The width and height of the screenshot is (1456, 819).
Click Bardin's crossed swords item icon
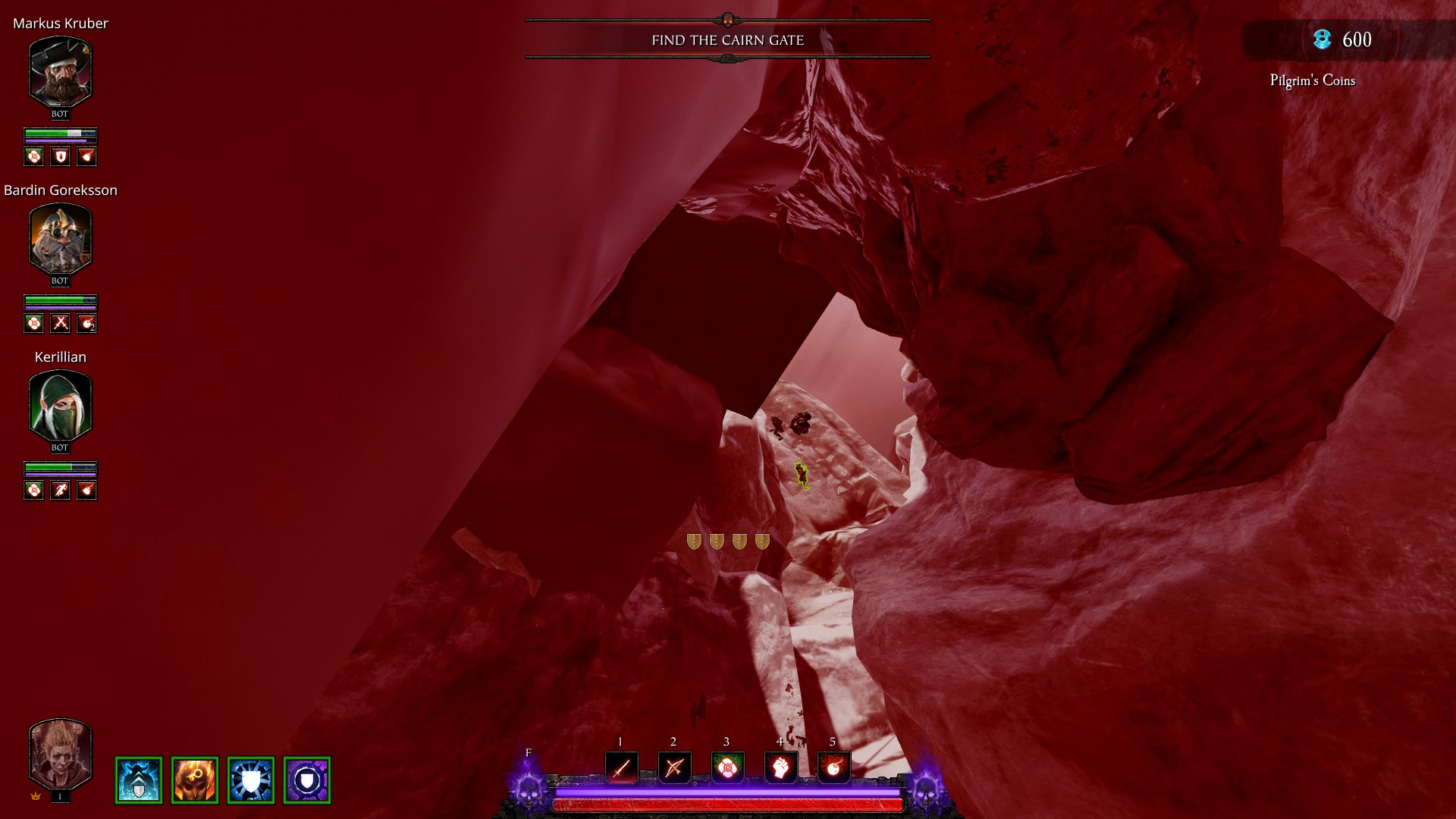click(x=61, y=324)
